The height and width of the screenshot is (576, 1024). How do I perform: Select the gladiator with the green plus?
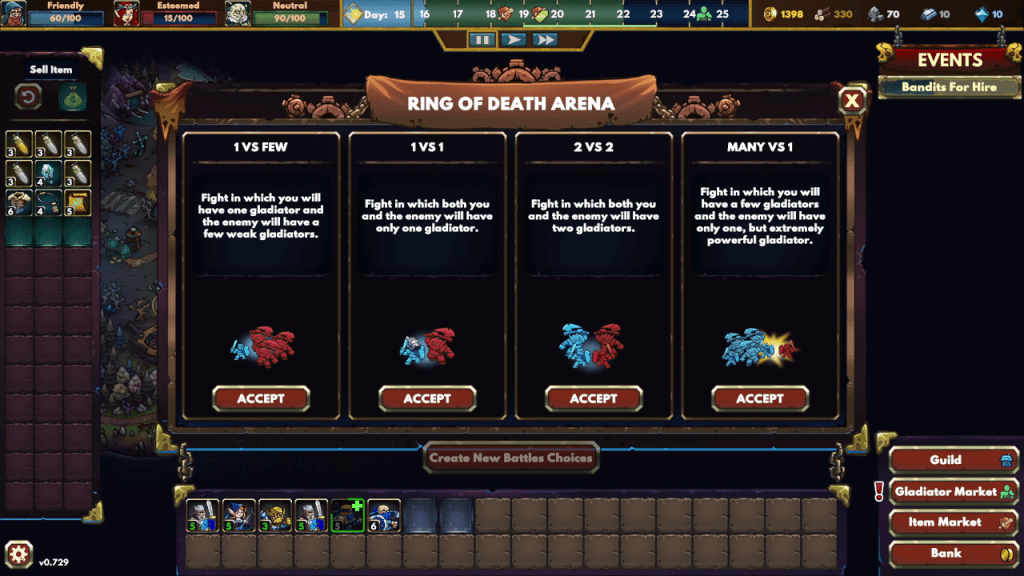tap(347, 515)
